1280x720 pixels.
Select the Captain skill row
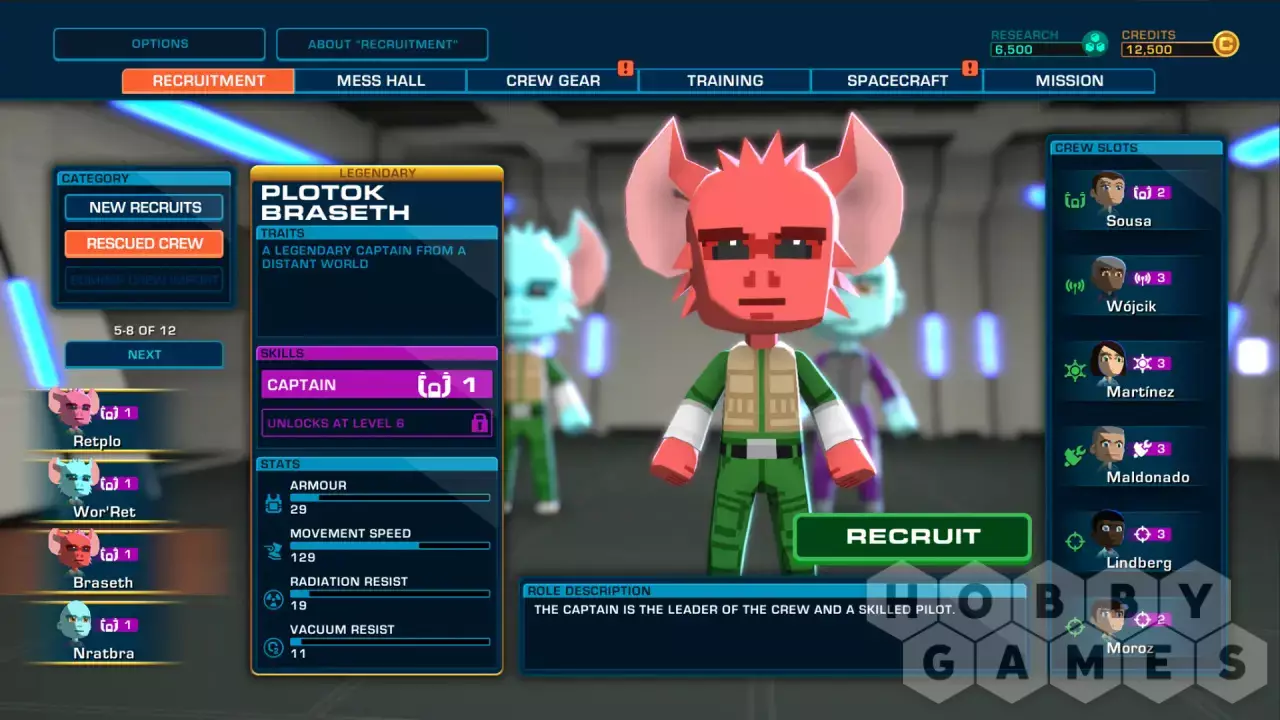tap(377, 385)
